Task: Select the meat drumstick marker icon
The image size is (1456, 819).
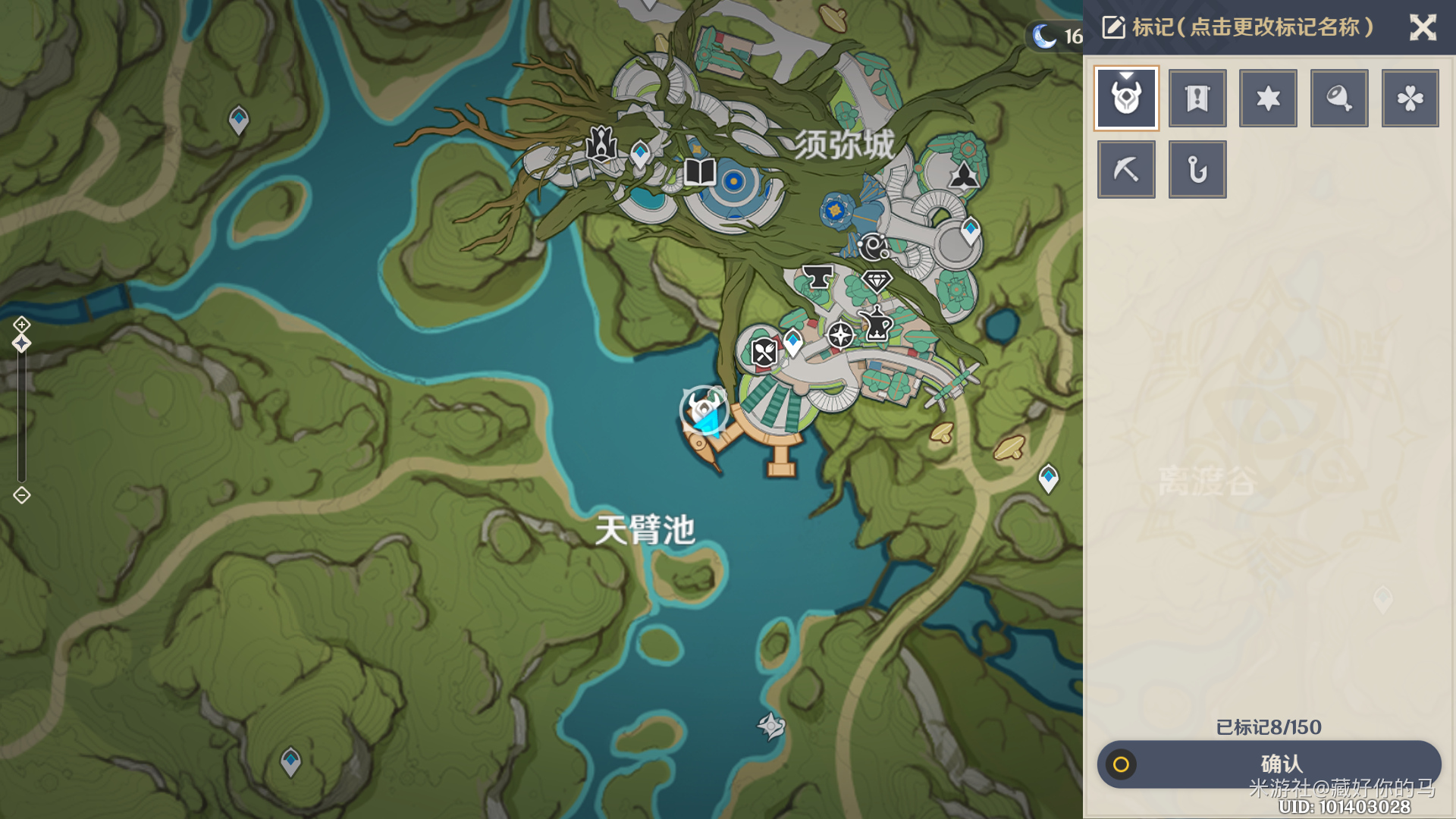Action: pyautogui.click(x=1339, y=99)
